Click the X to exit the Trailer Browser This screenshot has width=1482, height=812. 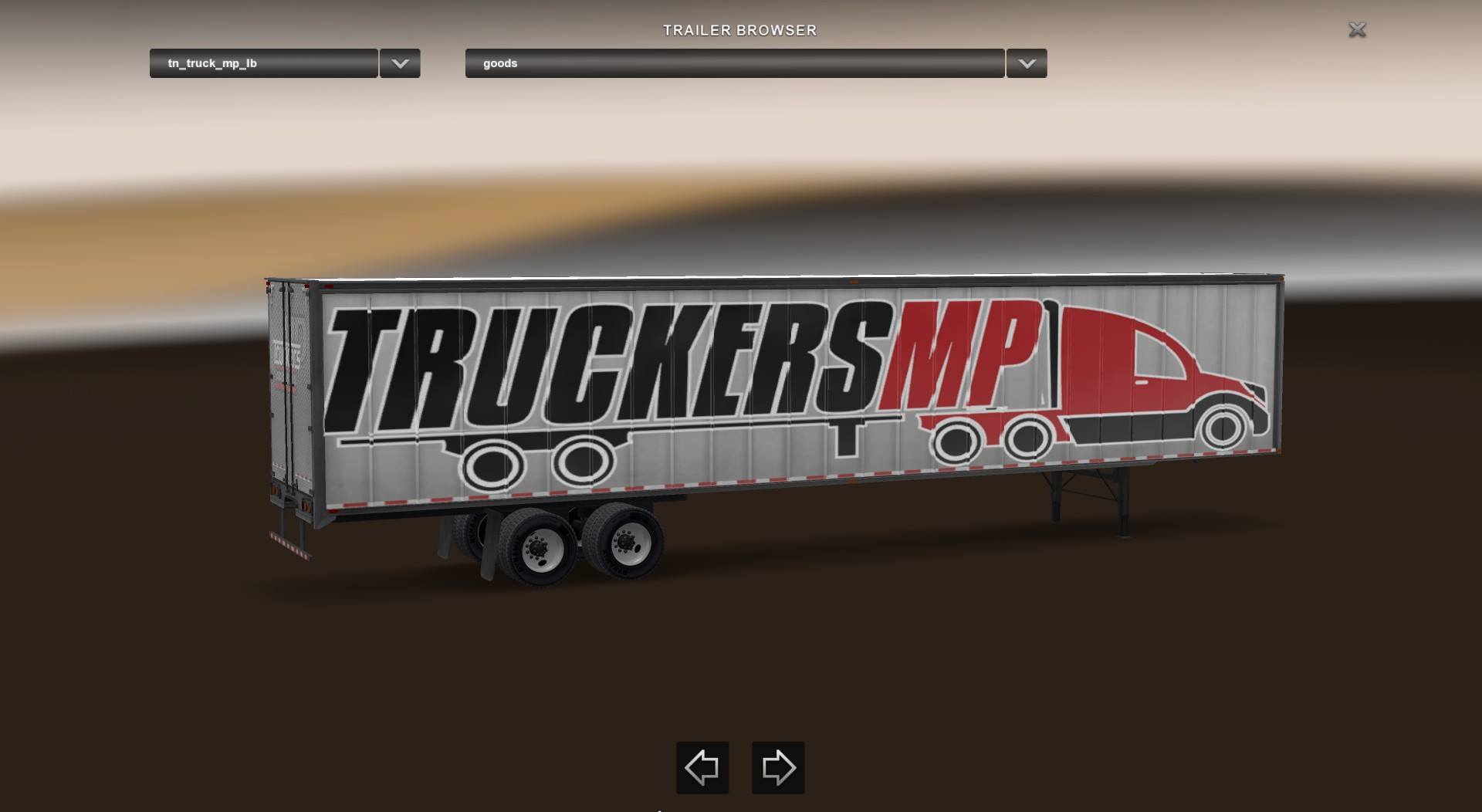click(1356, 30)
